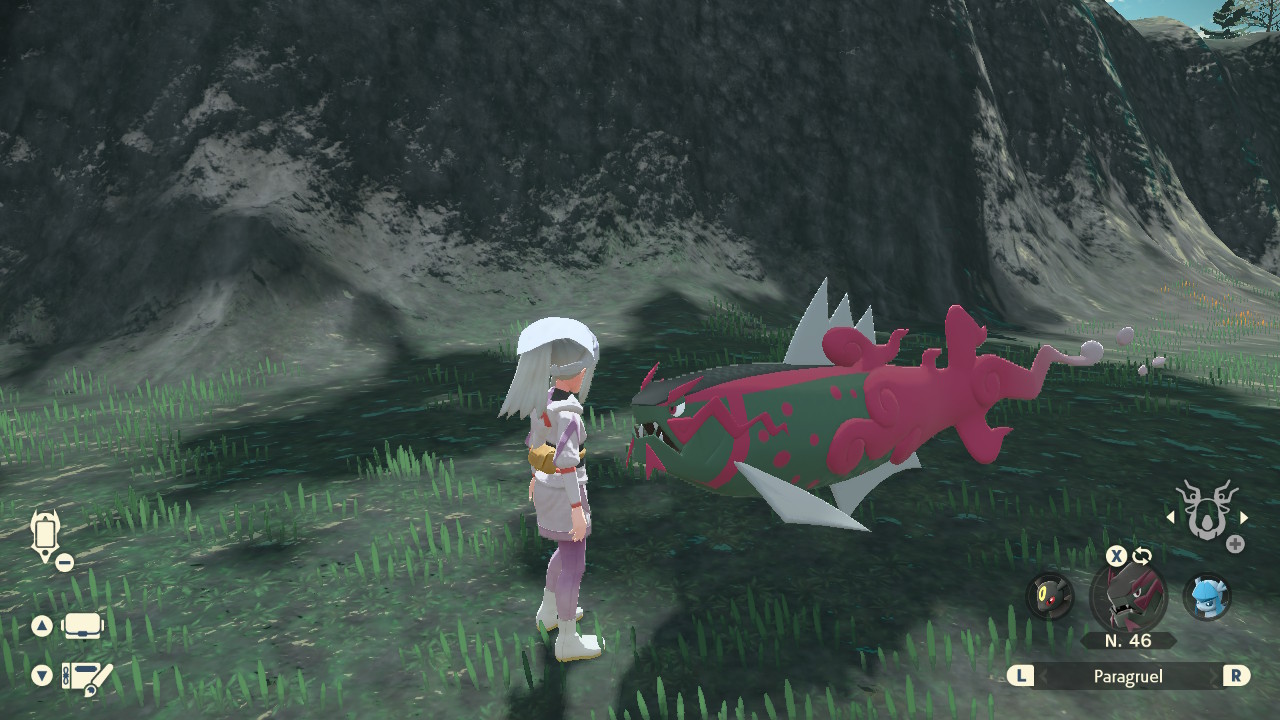Click the left arrow beside the ride icon
Screen dimensions: 1280x720
1171,517
